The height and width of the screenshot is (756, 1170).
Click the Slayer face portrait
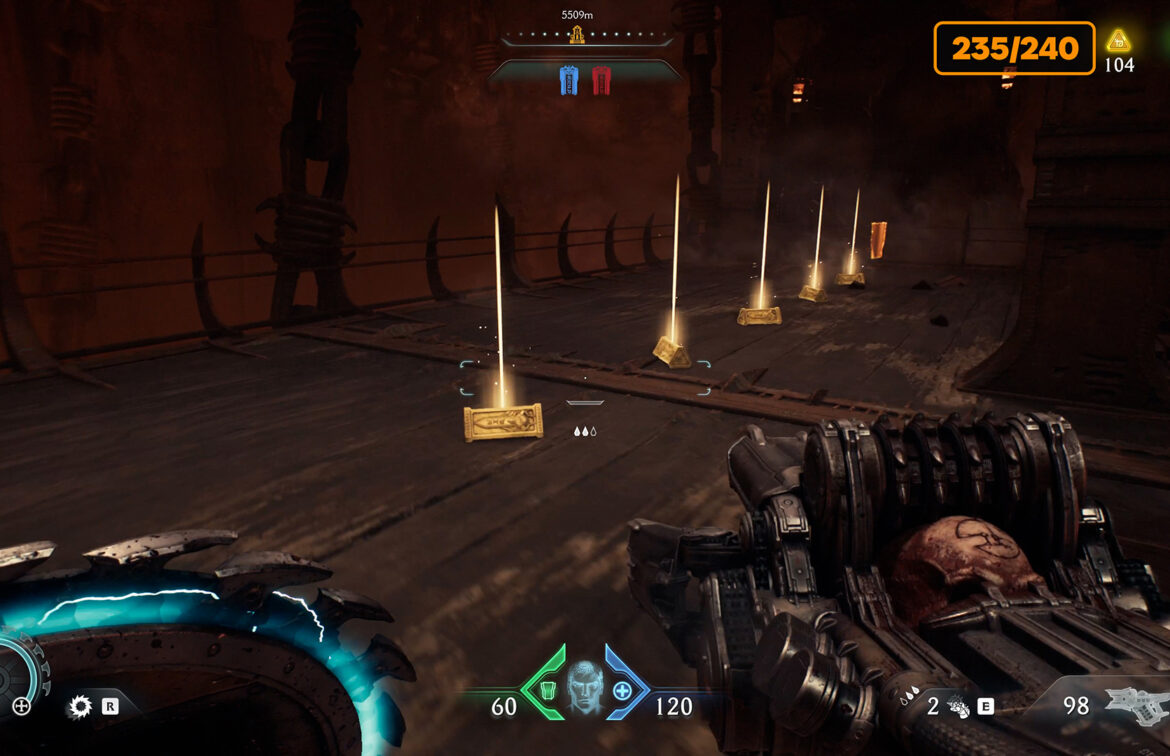[582, 686]
